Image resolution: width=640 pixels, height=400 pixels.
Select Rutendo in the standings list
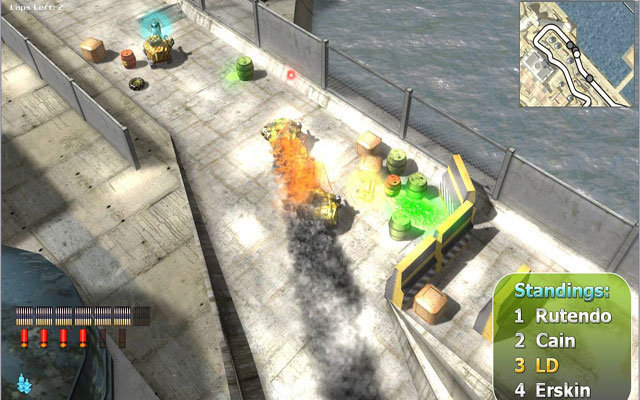[x=561, y=315]
